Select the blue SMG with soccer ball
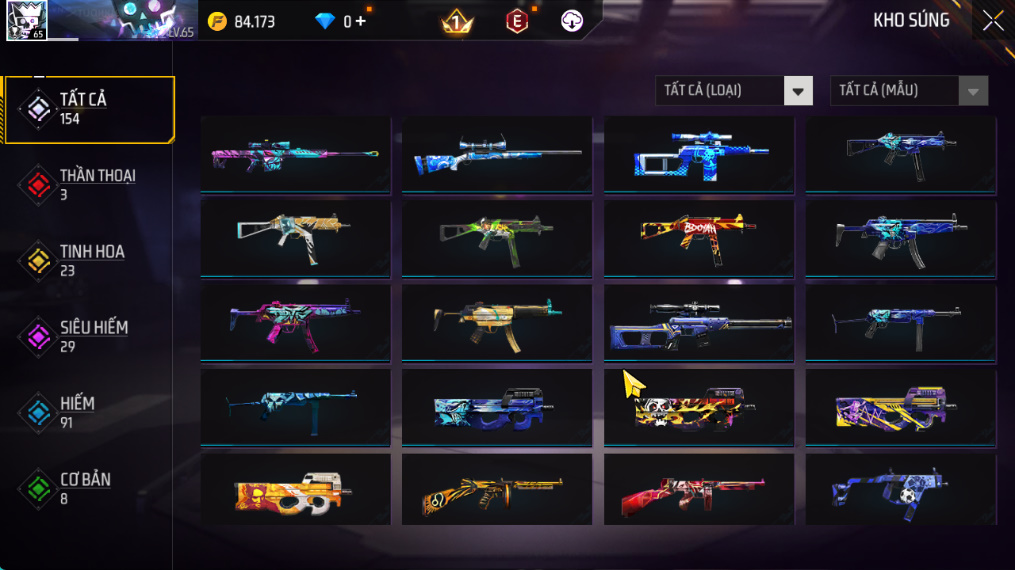The width and height of the screenshot is (1015, 570). 901,490
